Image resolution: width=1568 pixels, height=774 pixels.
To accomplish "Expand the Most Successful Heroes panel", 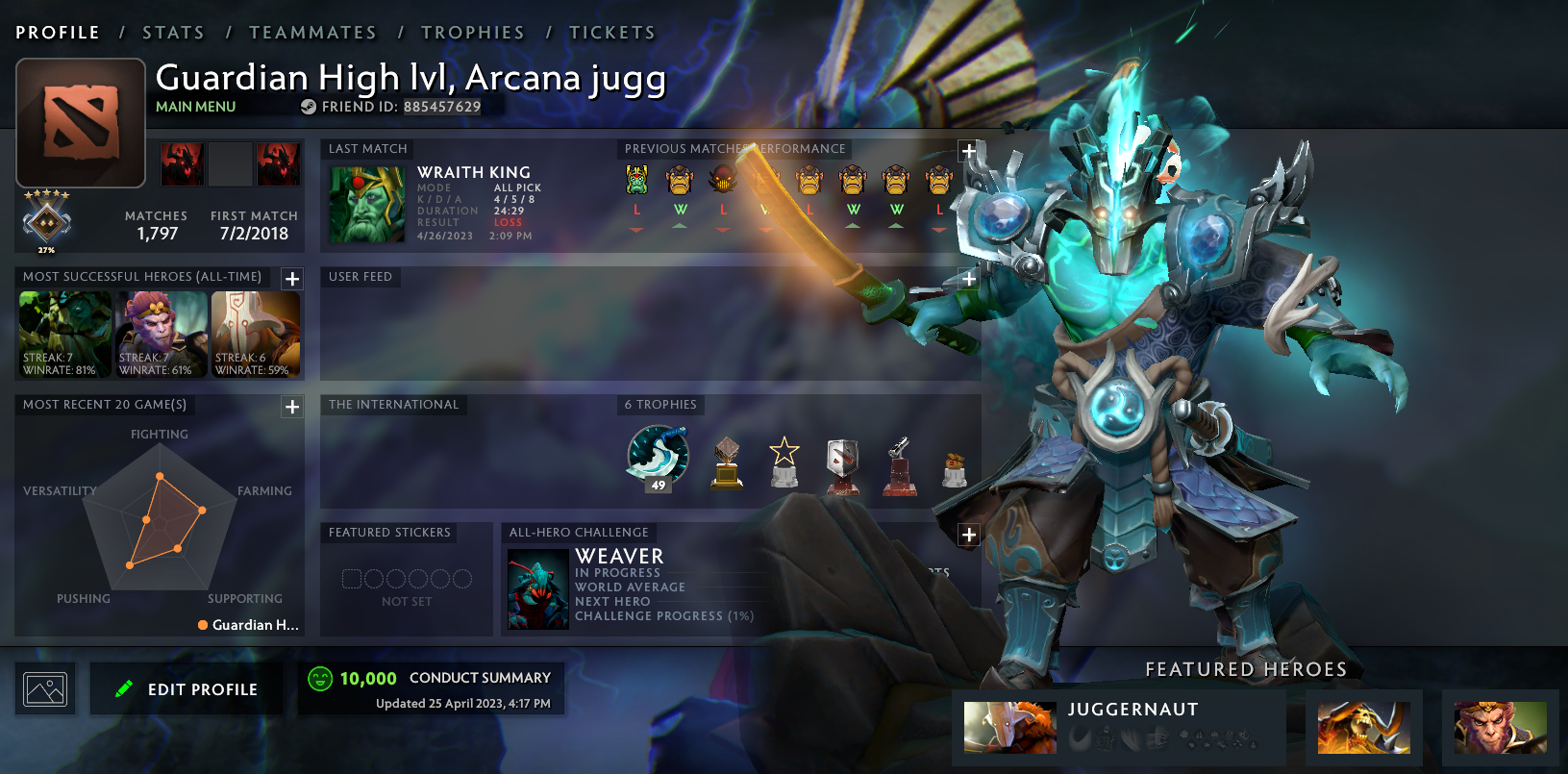I will tap(292, 278).
